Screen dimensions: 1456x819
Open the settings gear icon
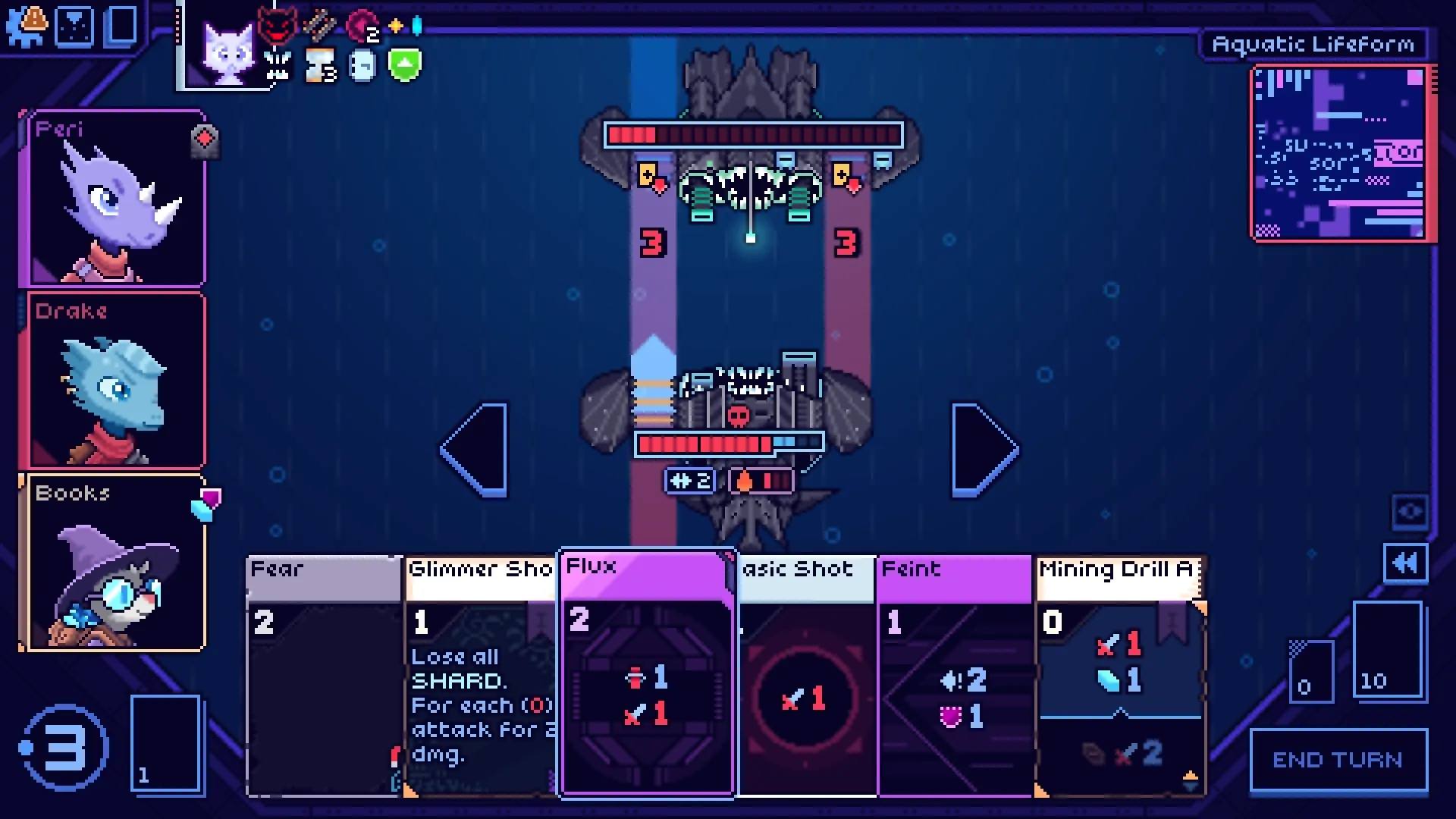click(x=26, y=26)
